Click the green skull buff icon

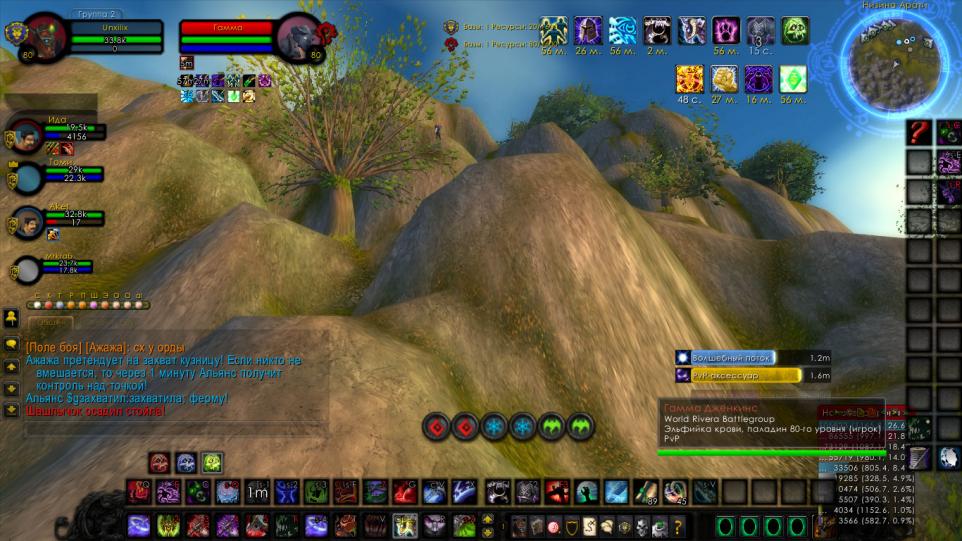[x=795, y=31]
